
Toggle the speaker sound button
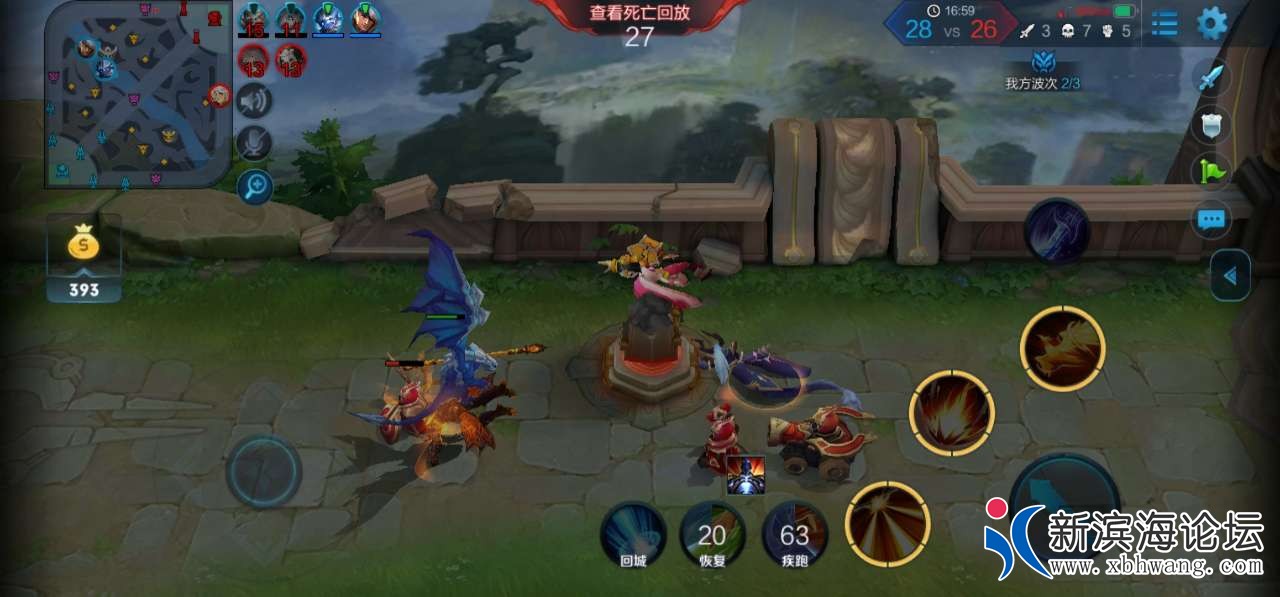254,100
